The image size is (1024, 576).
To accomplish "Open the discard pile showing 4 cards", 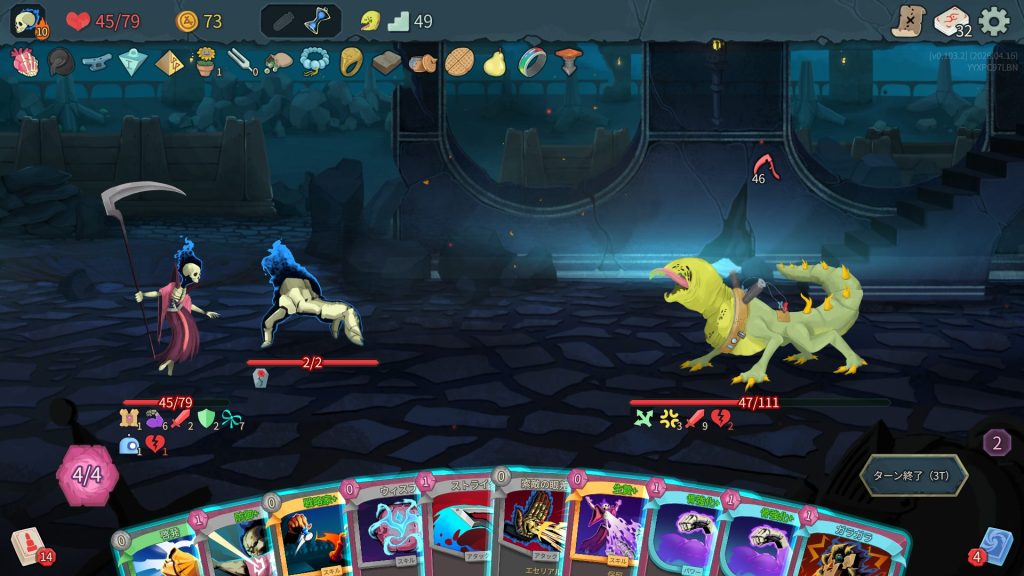I will tap(995, 546).
